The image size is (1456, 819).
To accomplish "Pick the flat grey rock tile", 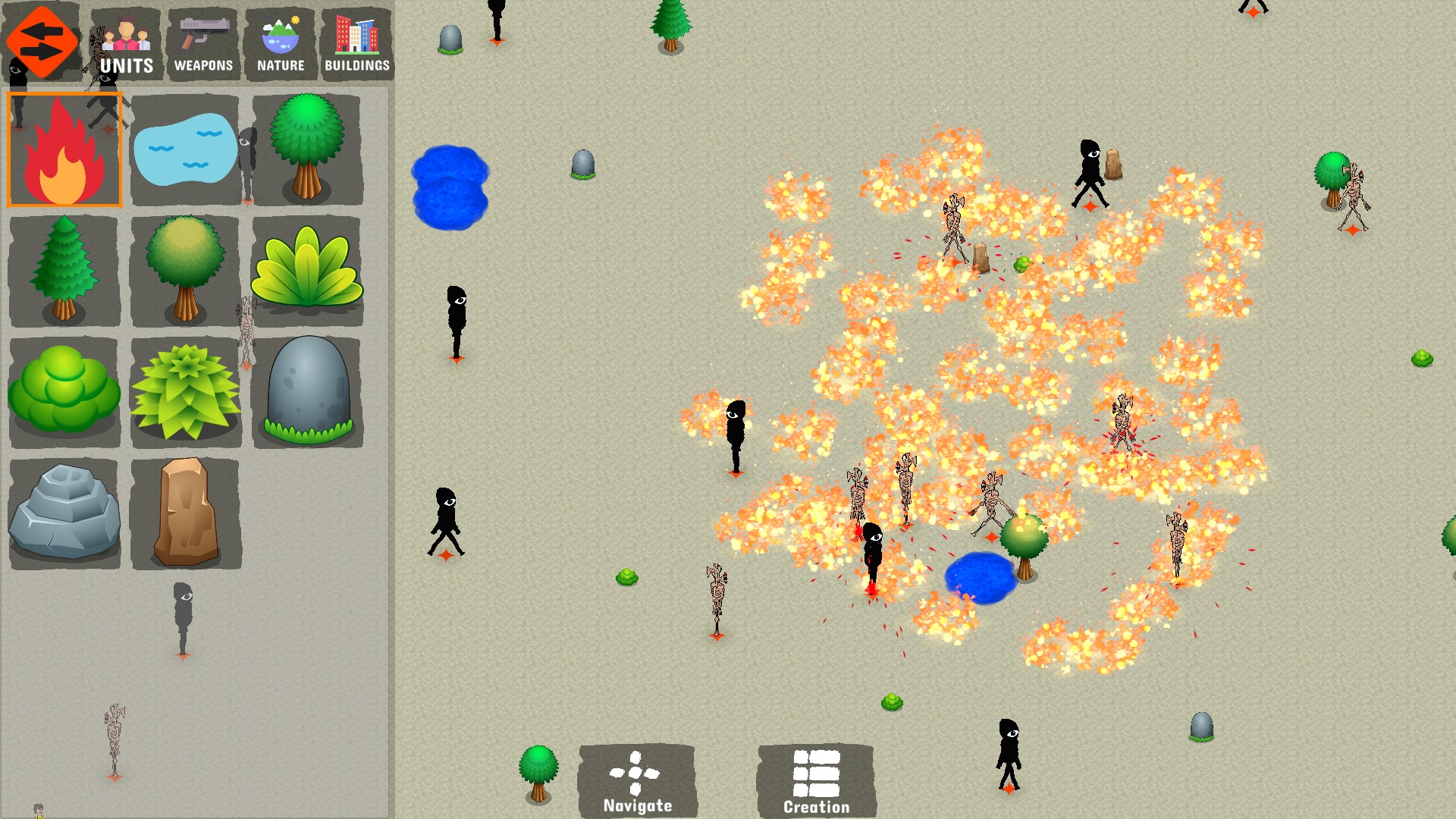I will pos(64,513).
